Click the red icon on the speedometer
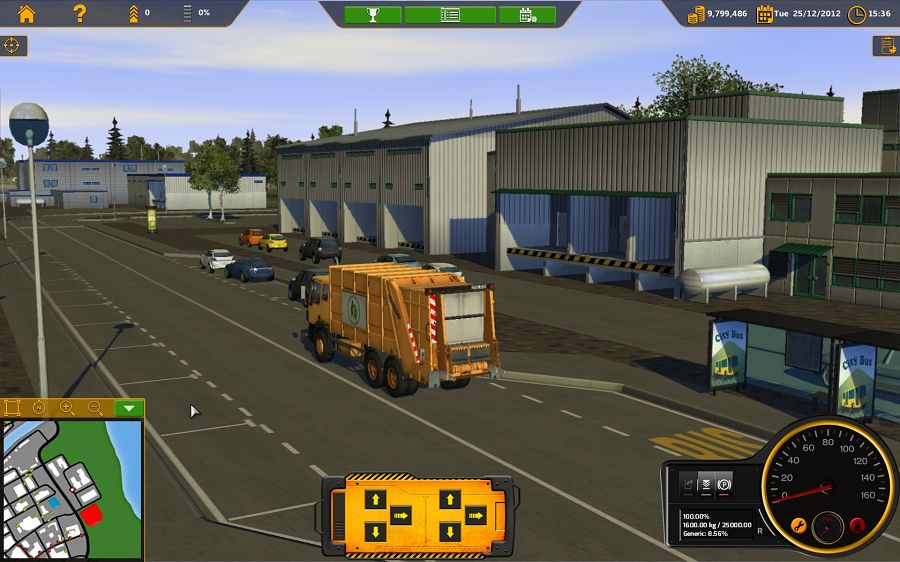This screenshot has height=562, width=900. (x=856, y=525)
